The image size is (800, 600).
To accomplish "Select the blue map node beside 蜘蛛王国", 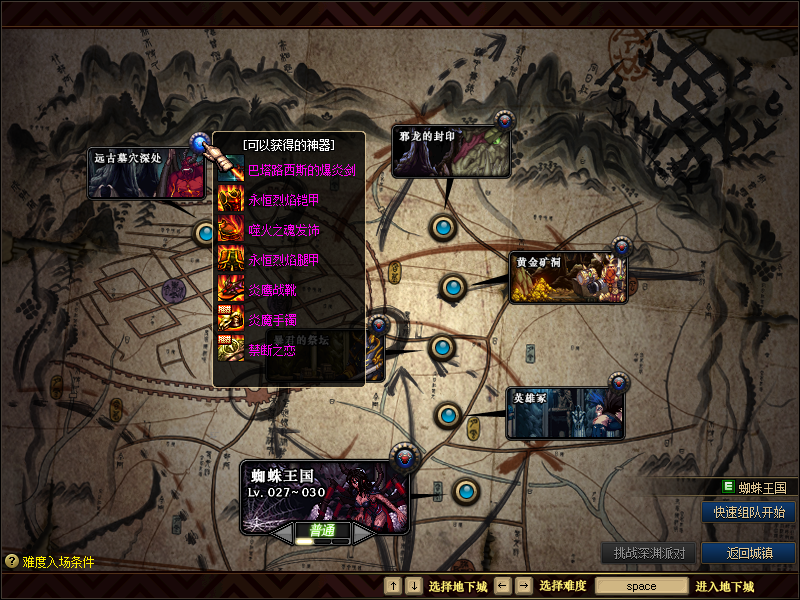I will point(466,491).
